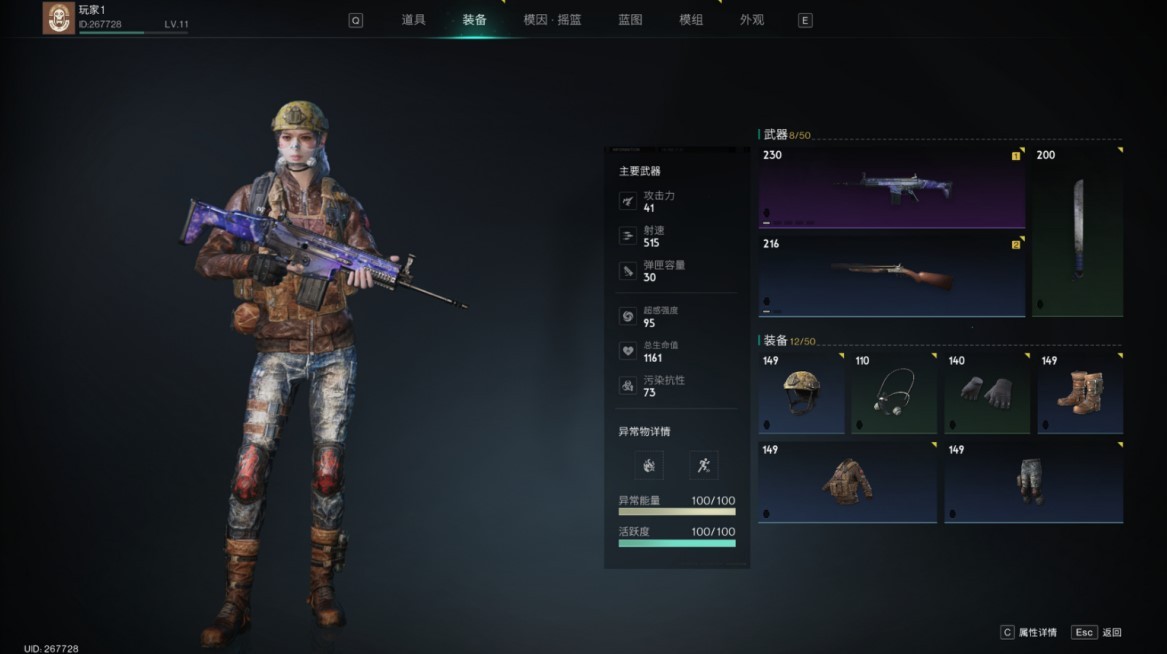Select the helmet equipment slot

pyautogui.click(x=801, y=392)
